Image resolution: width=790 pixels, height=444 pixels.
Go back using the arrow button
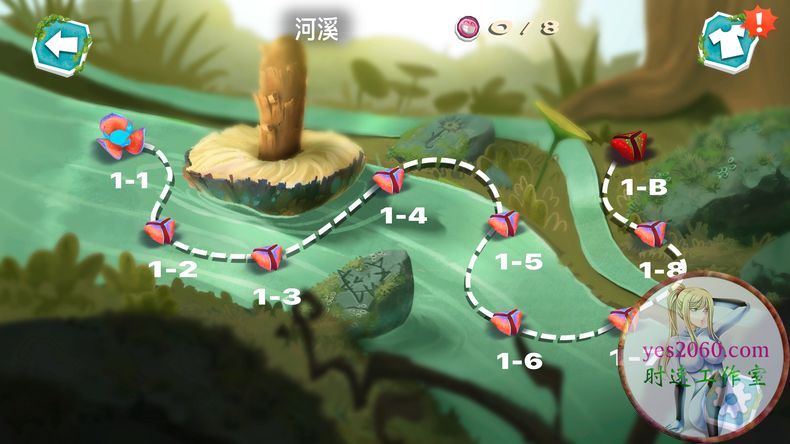pyautogui.click(x=62, y=44)
